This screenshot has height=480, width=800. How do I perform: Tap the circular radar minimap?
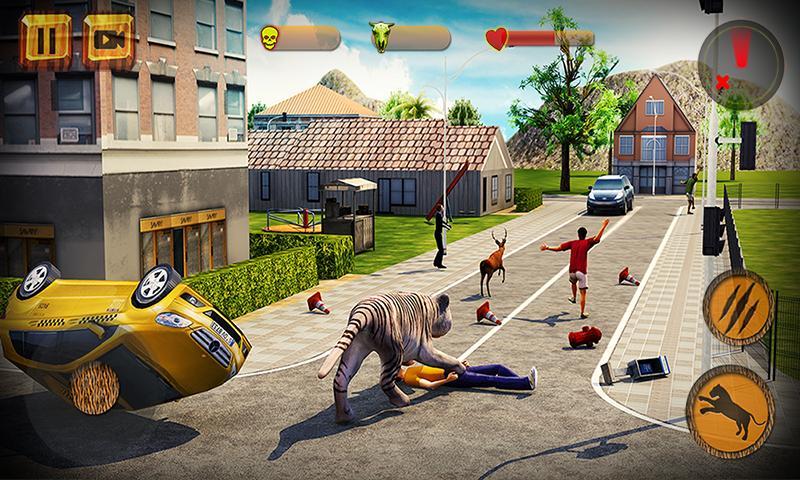(x=739, y=59)
